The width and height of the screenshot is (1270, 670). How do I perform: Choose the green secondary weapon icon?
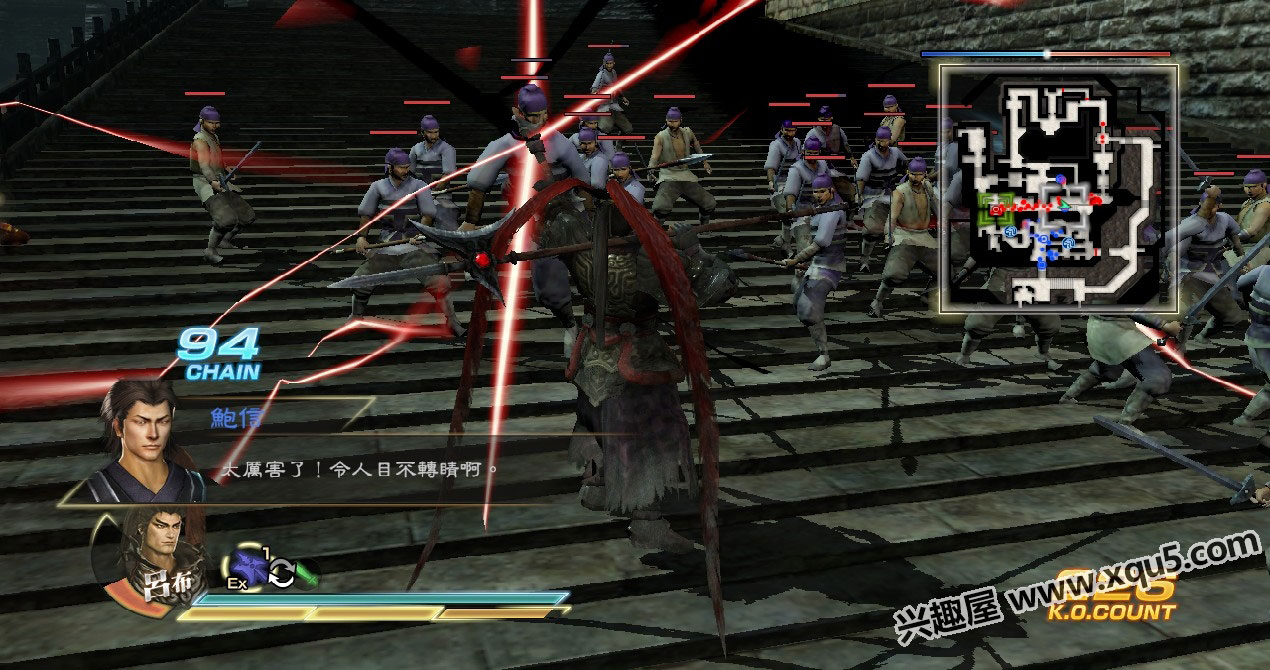coord(307,576)
